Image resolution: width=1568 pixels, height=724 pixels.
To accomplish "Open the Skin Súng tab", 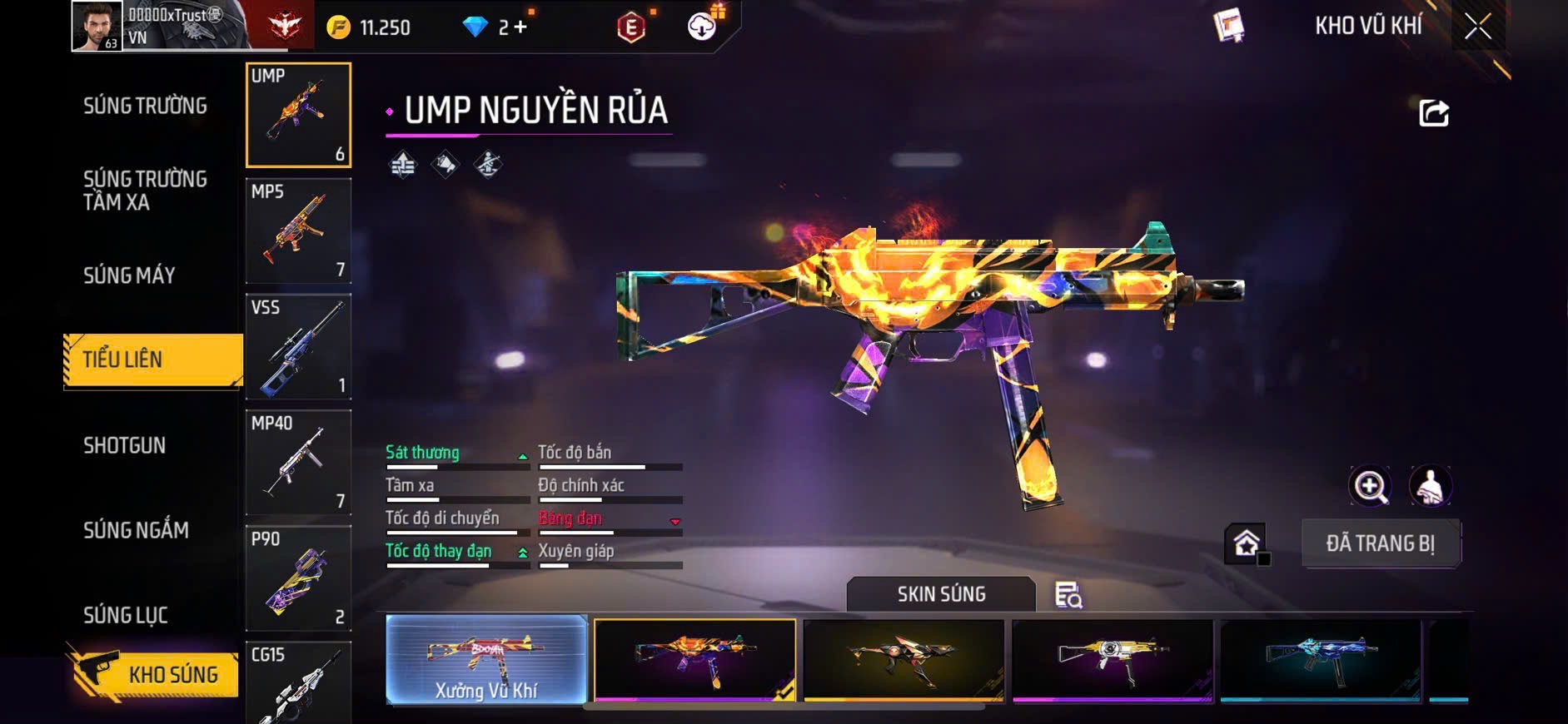I will 941,594.
